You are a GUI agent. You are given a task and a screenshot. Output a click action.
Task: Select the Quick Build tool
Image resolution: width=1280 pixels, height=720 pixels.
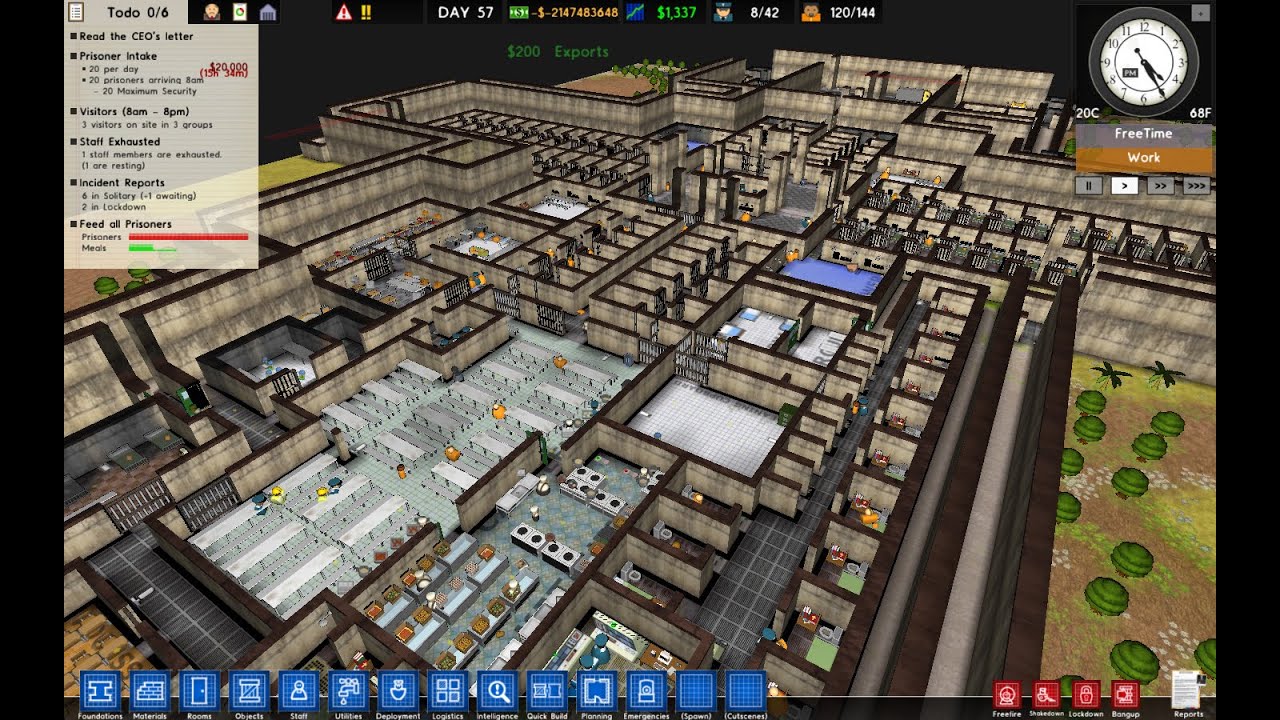pyautogui.click(x=547, y=691)
